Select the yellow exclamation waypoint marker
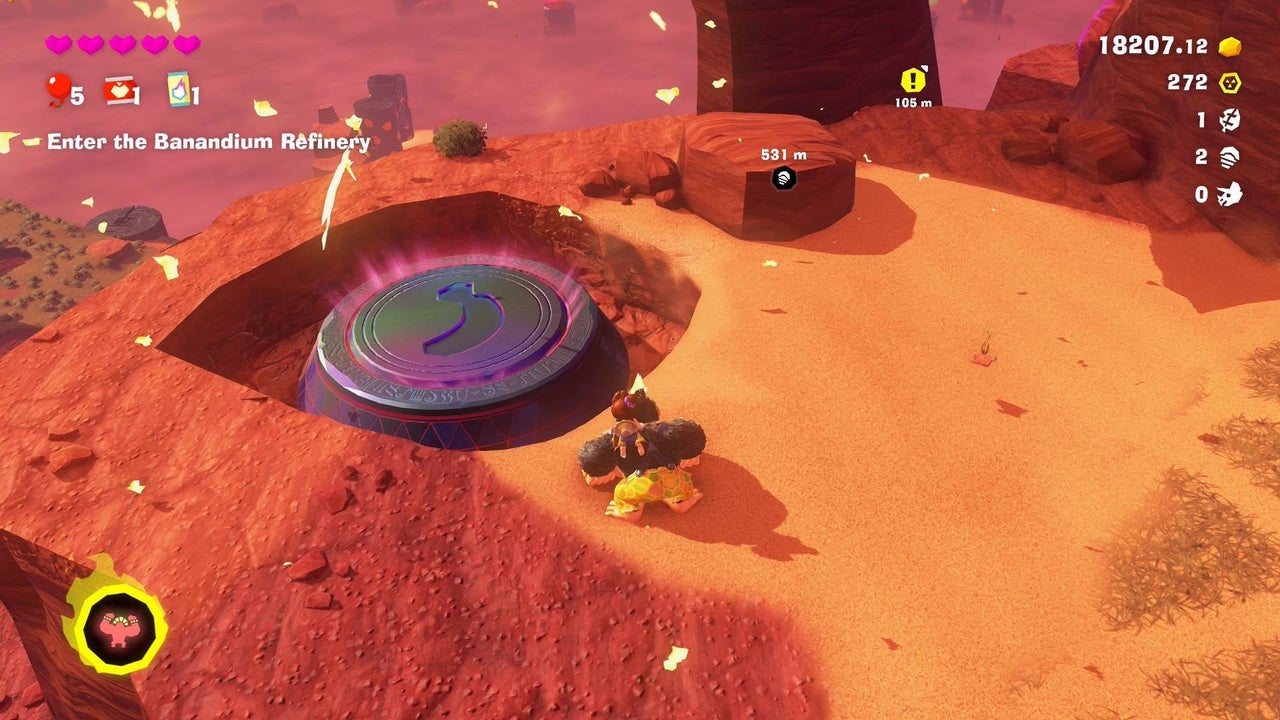Screen dimensions: 1280x720 [913, 80]
